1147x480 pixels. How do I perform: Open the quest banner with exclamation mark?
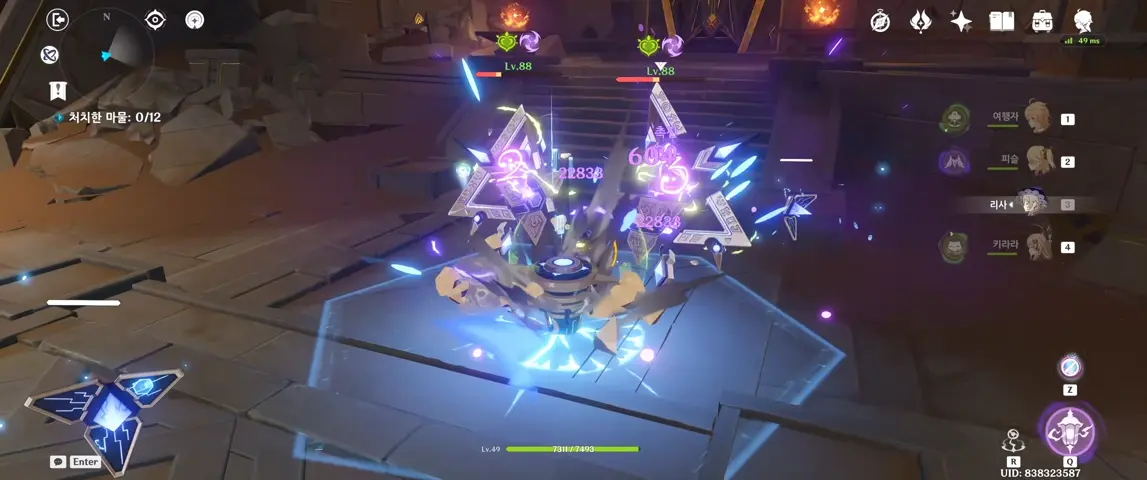pyautogui.click(x=58, y=91)
